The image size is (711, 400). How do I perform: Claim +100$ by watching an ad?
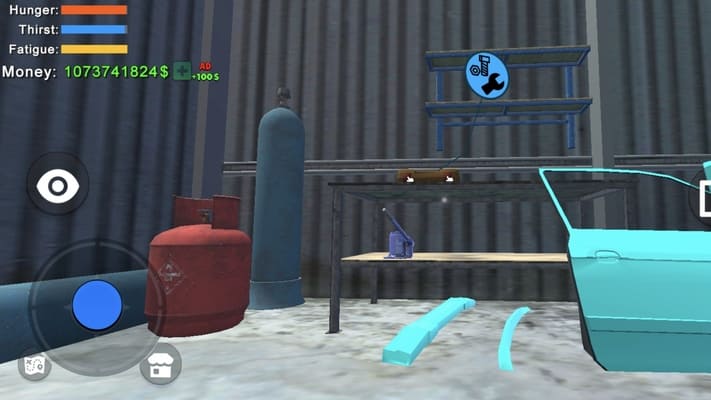tap(182, 71)
